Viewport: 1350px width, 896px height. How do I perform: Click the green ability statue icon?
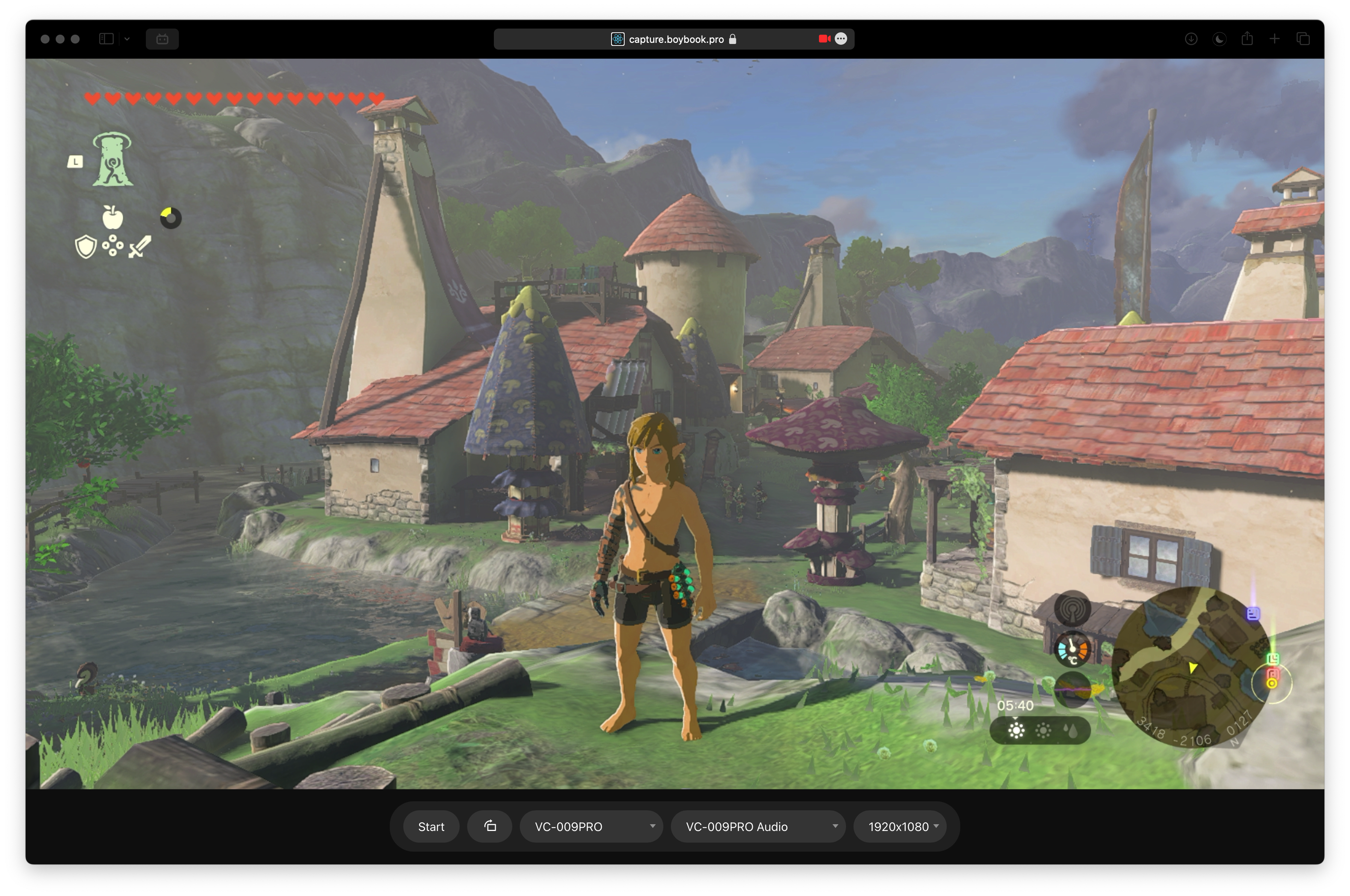[x=112, y=159]
